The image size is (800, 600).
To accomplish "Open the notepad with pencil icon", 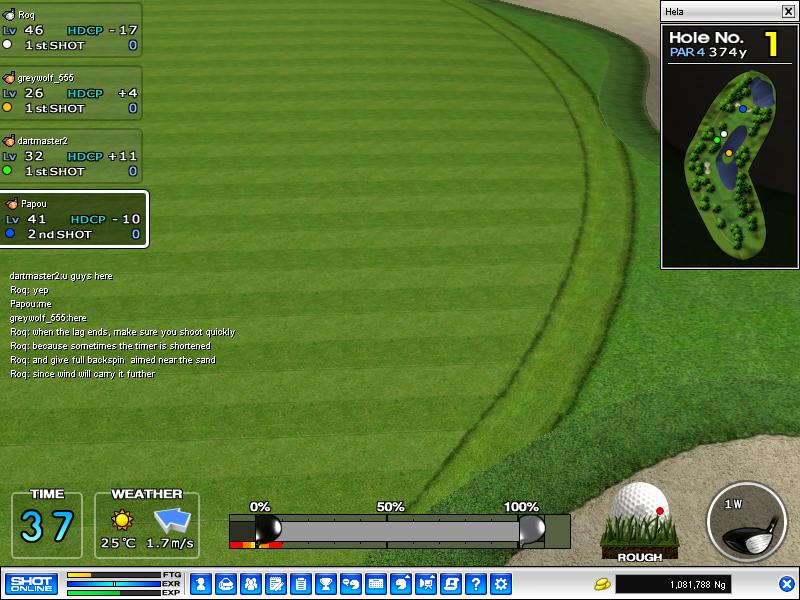I will point(275,584).
